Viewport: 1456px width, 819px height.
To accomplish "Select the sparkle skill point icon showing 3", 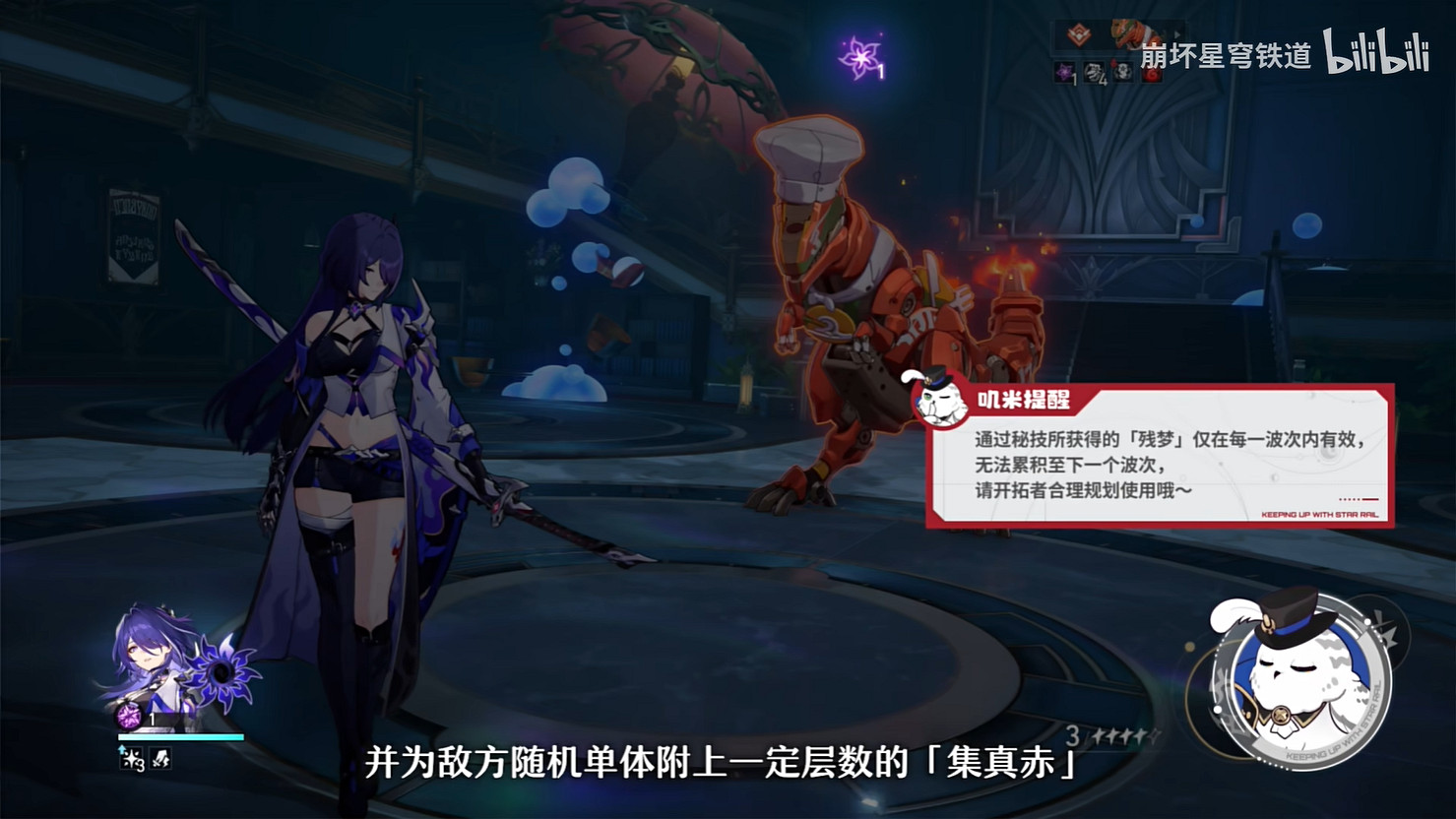I will pos(131,758).
